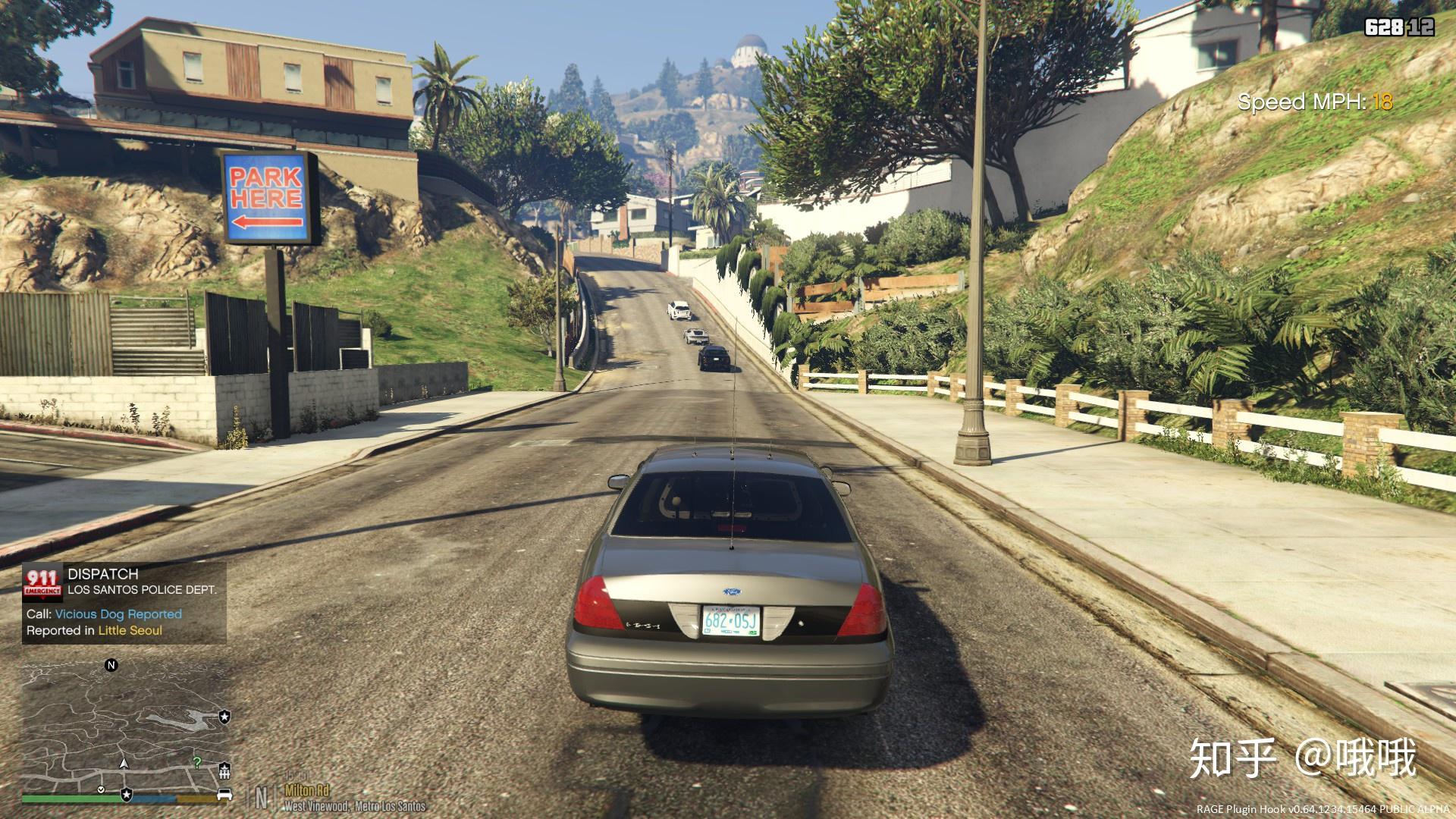This screenshot has height=819, width=1456.
Task: Click the north compass marker on minimap
Action: click(x=111, y=666)
